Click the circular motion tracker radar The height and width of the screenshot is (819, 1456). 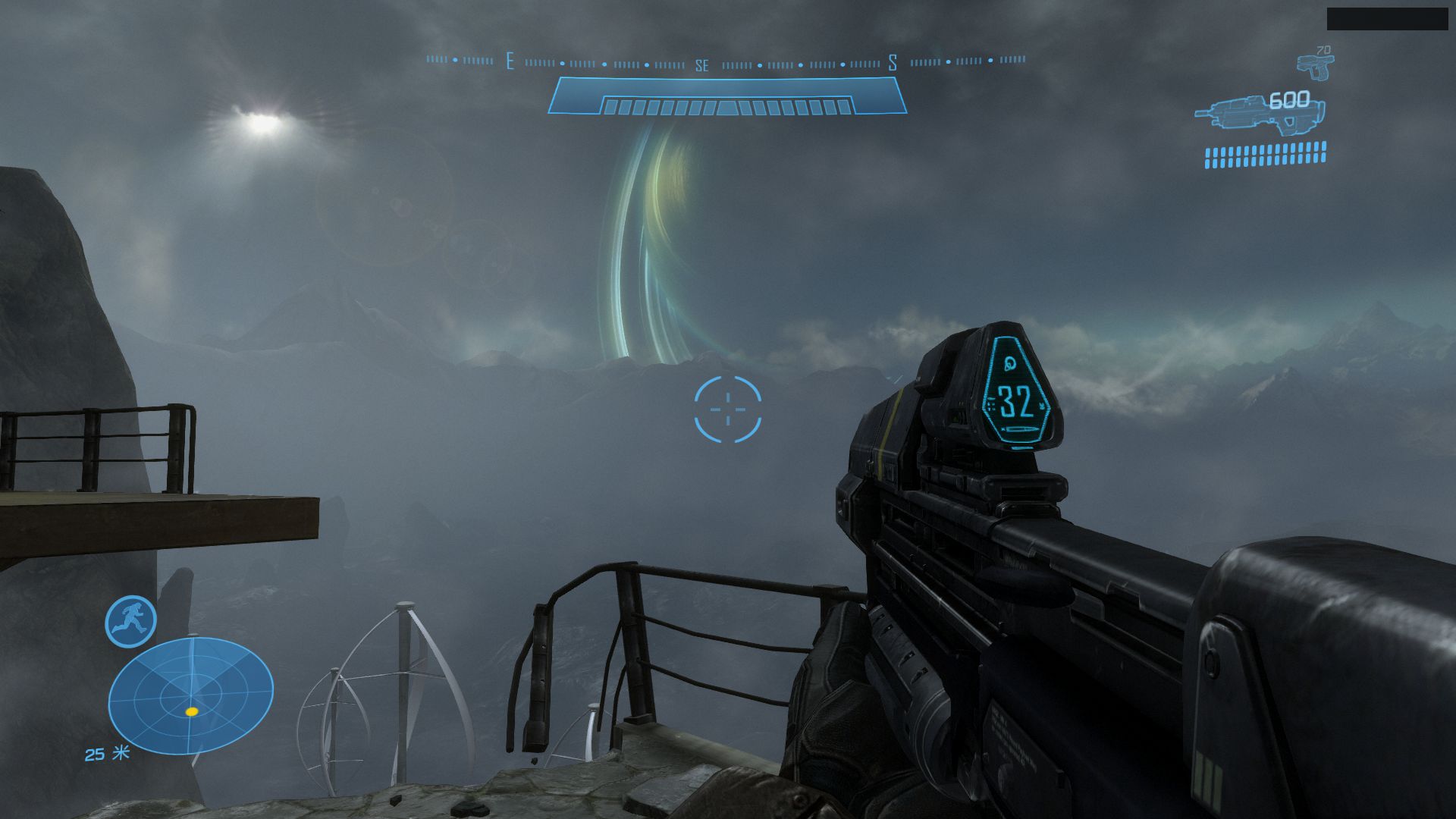(191, 695)
